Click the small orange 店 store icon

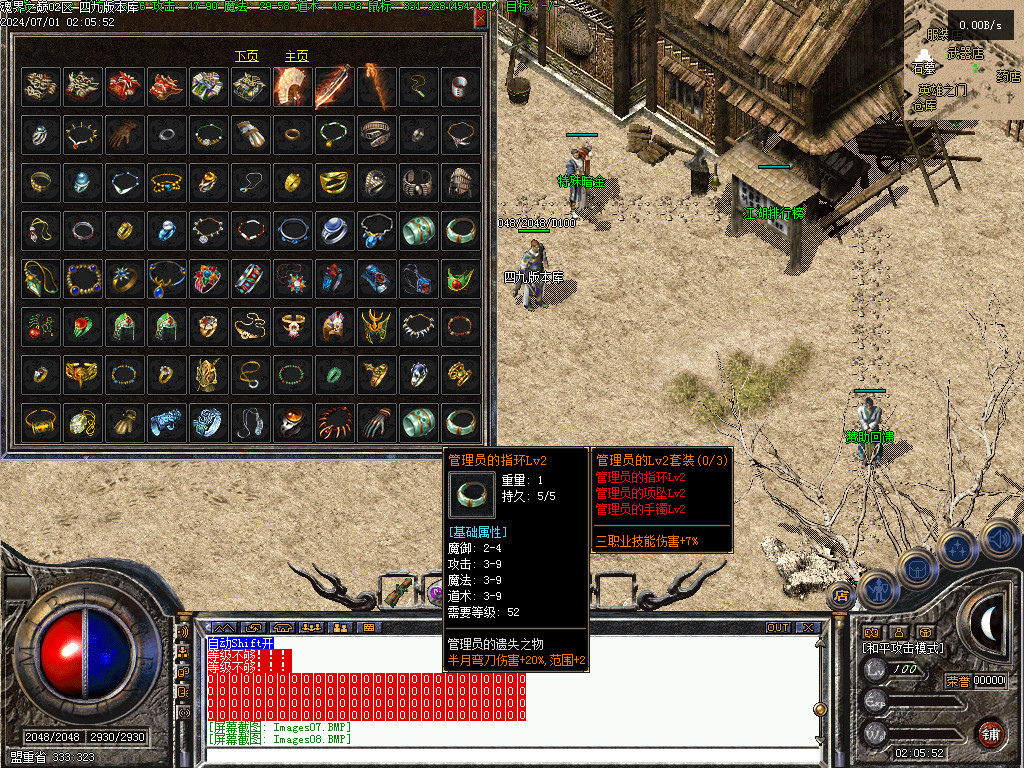(840, 597)
